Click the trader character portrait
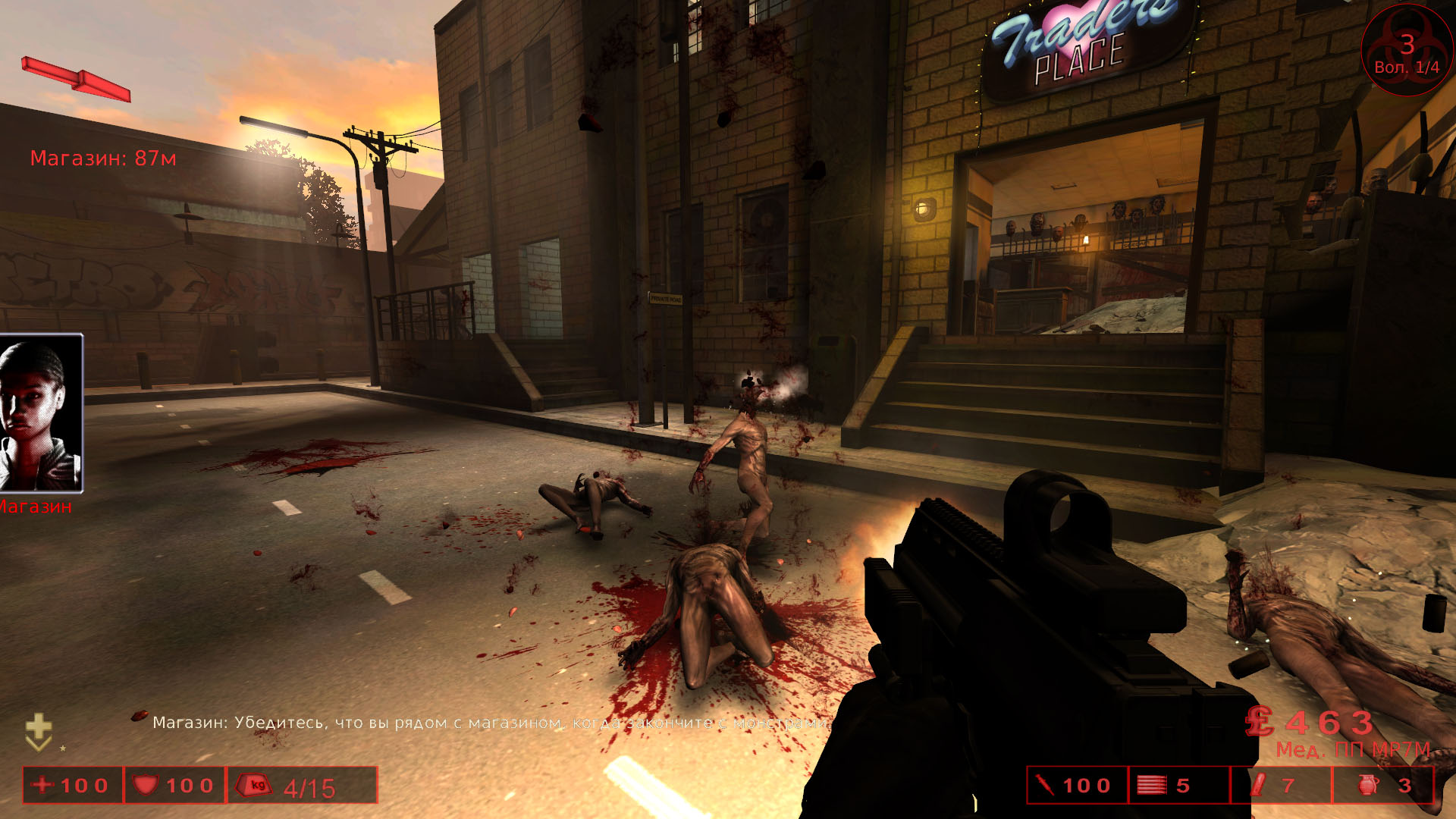The height and width of the screenshot is (819, 1456). (41, 413)
